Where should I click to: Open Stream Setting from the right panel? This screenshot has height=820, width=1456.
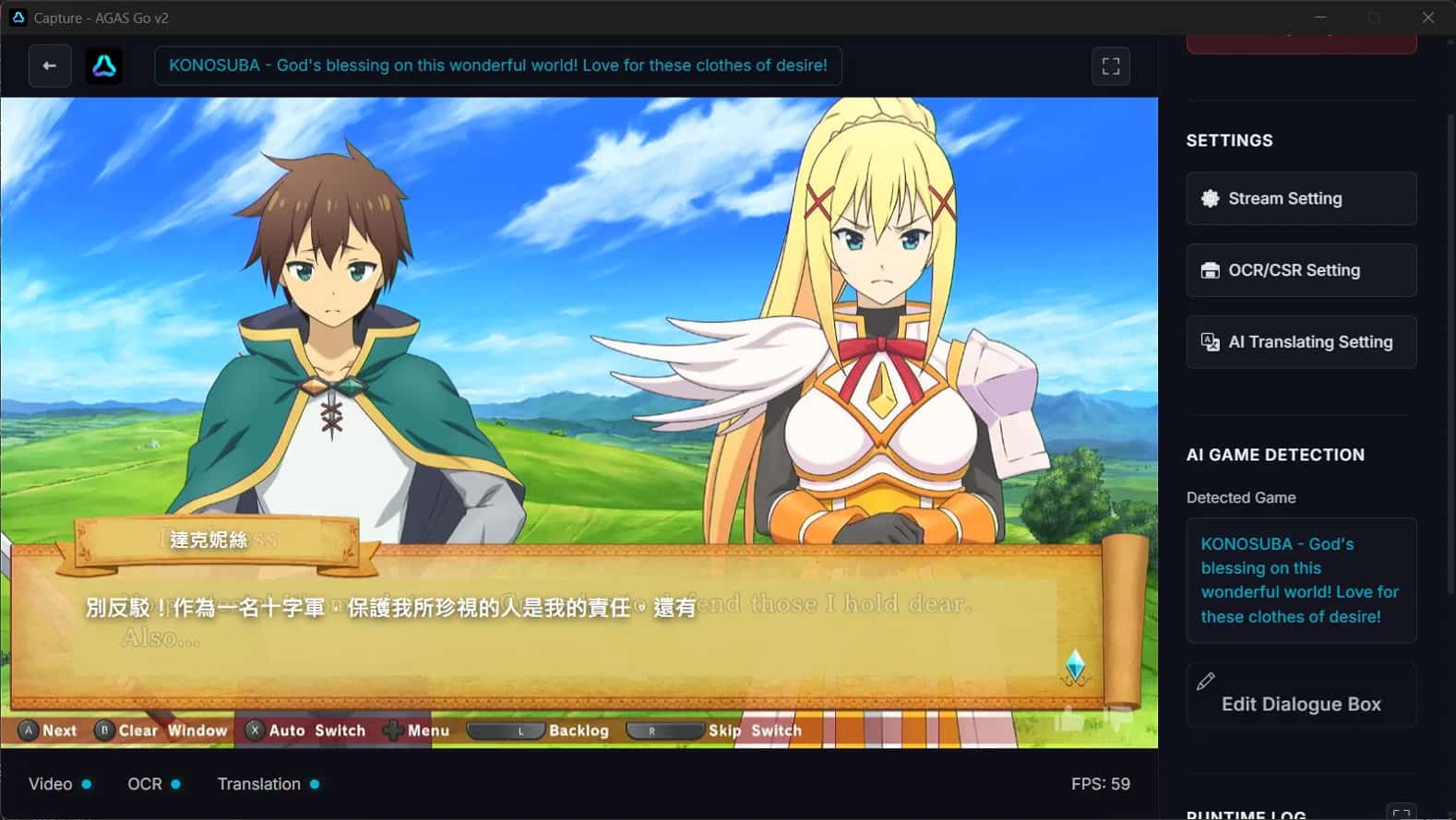point(1300,198)
